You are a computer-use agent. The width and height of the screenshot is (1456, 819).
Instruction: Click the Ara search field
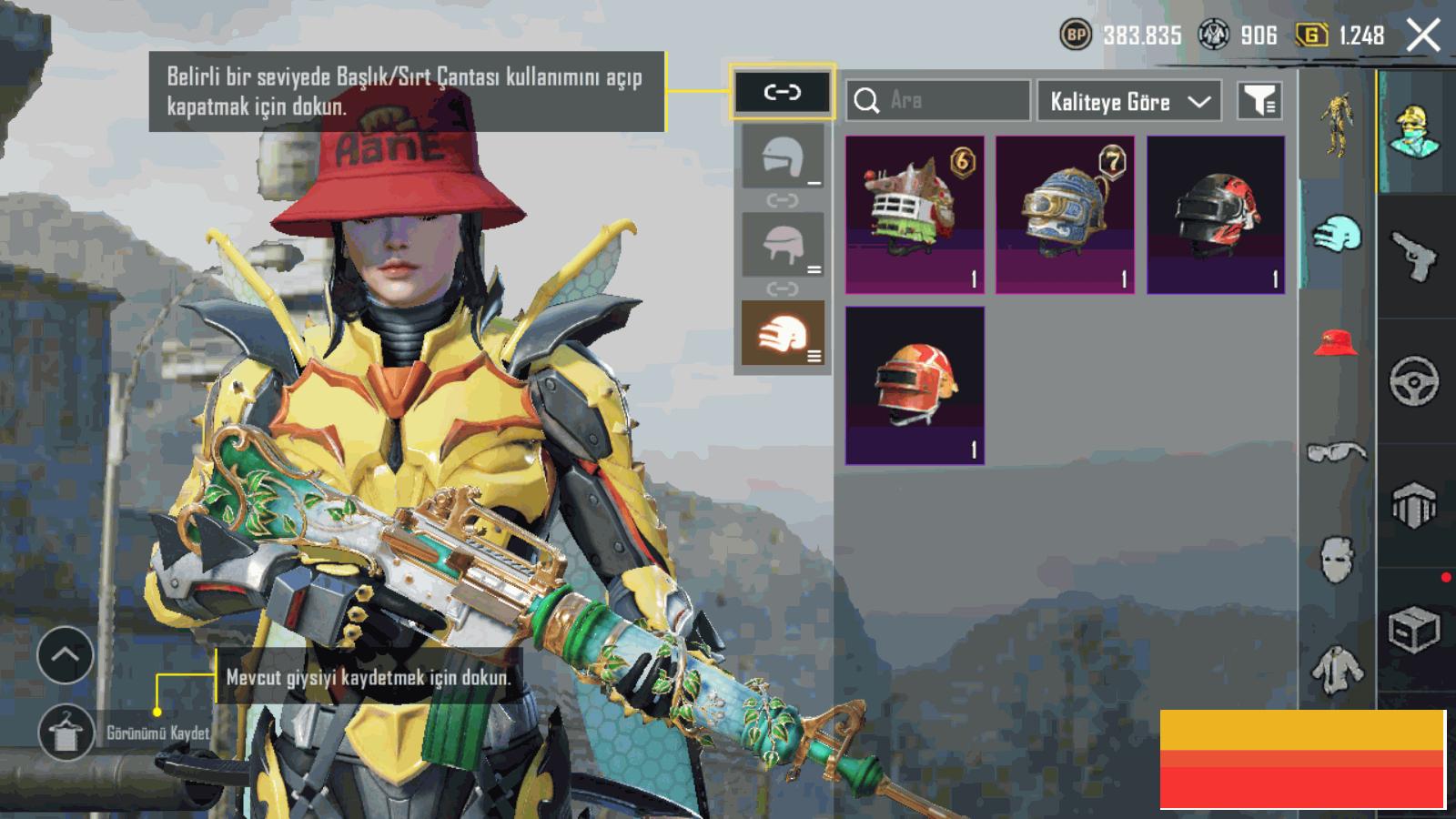(x=937, y=100)
